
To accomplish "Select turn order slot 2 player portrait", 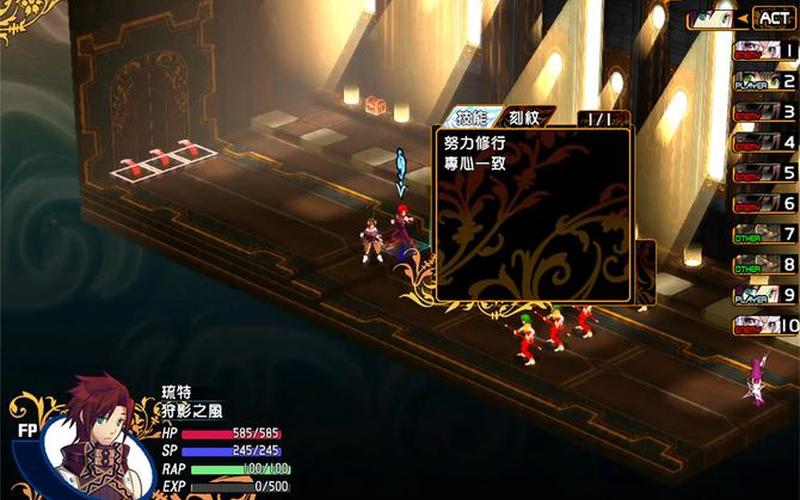I will pos(757,81).
